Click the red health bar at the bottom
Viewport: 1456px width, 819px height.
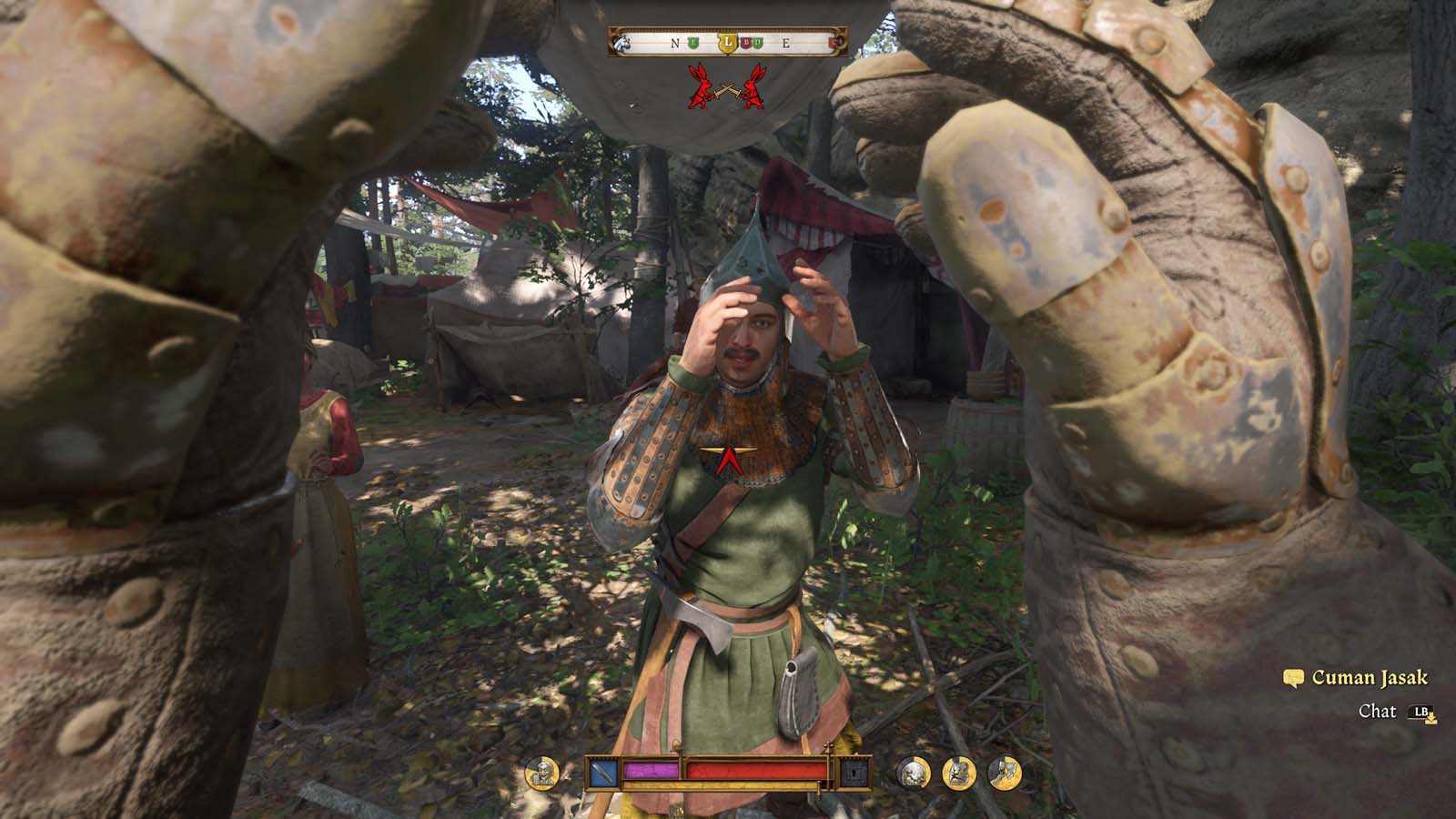click(x=755, y=771)
